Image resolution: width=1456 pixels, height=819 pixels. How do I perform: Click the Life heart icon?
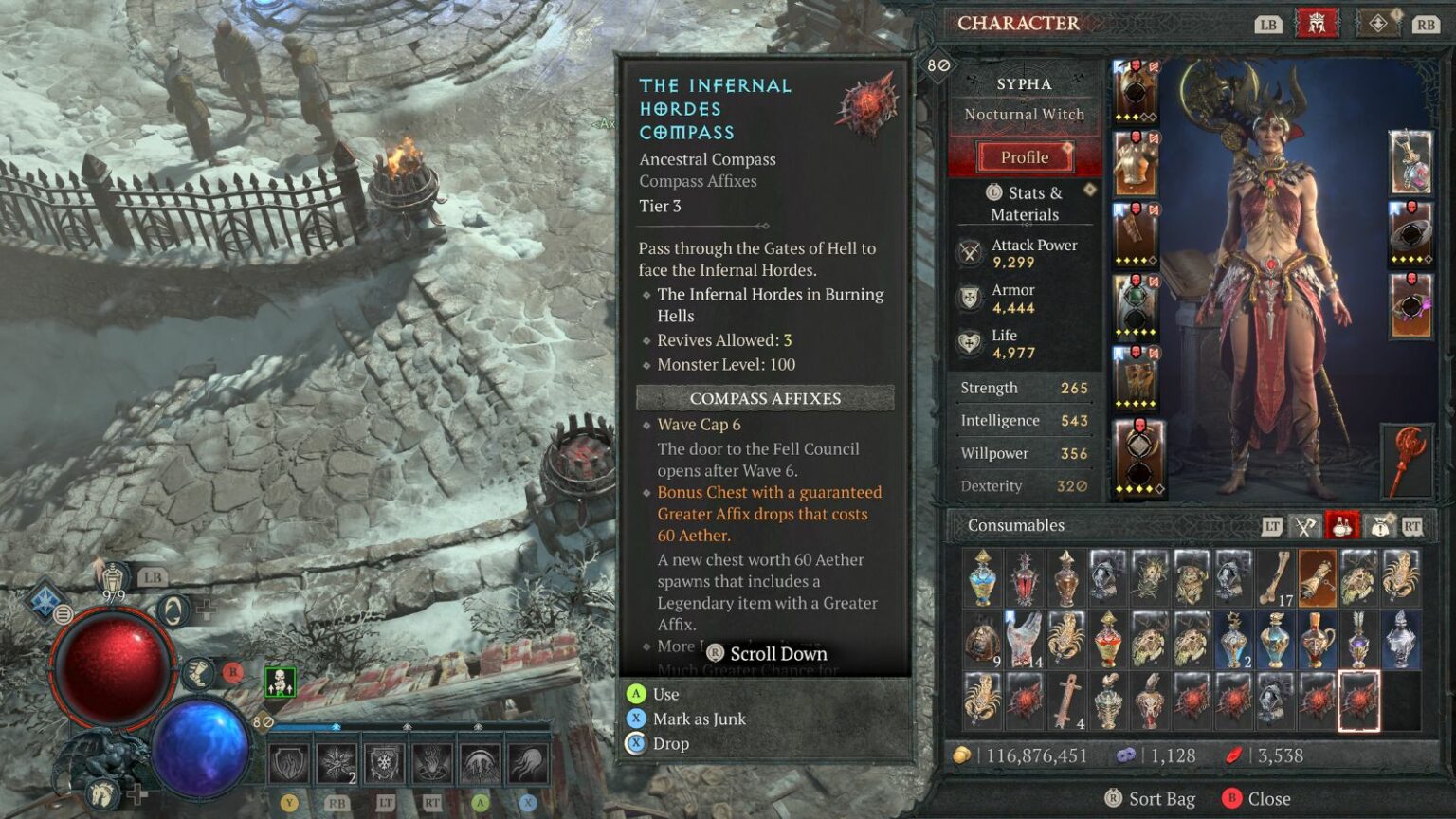click(969, 342)
